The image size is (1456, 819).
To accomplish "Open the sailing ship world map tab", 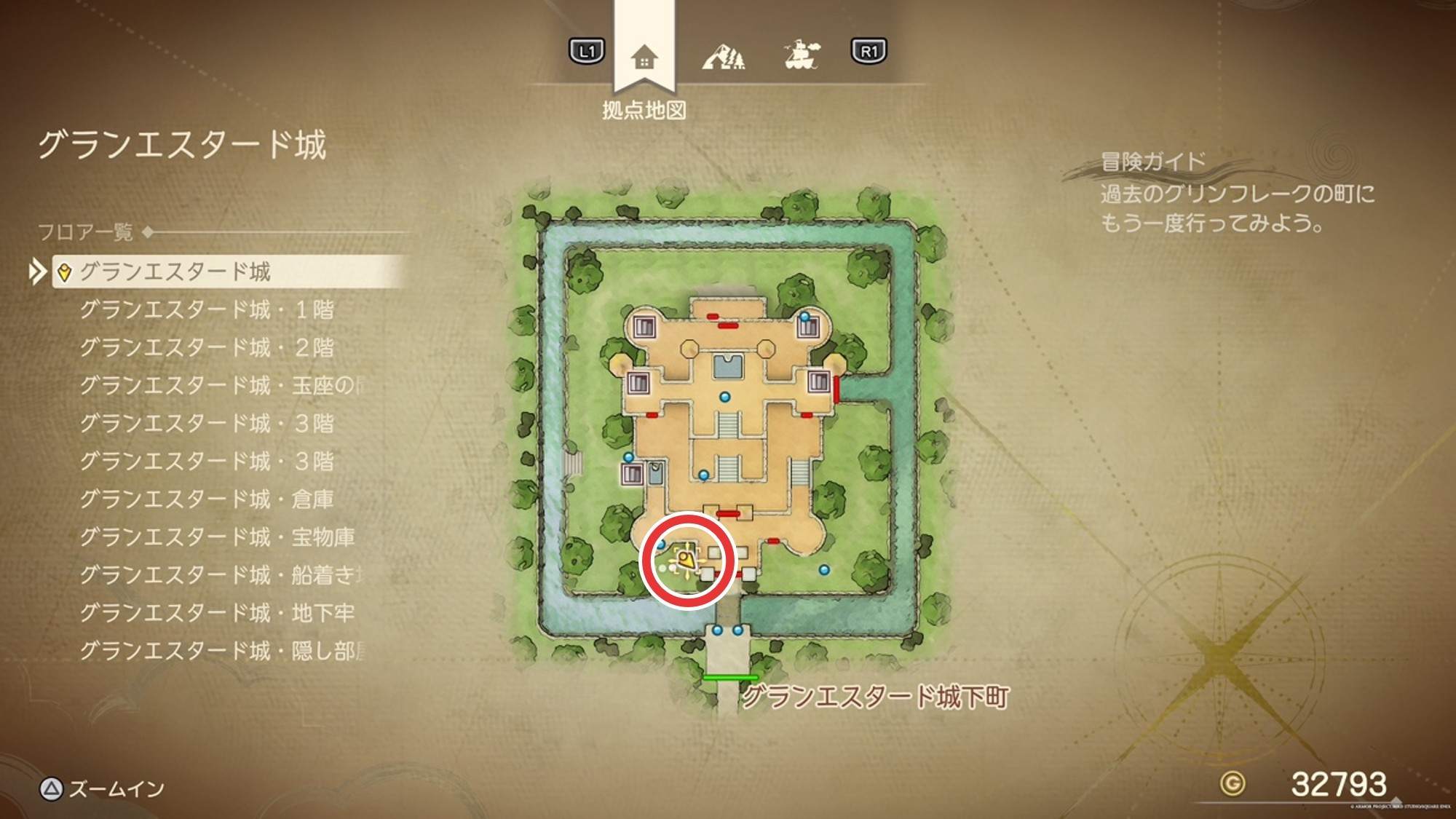I will pos(802,55).
